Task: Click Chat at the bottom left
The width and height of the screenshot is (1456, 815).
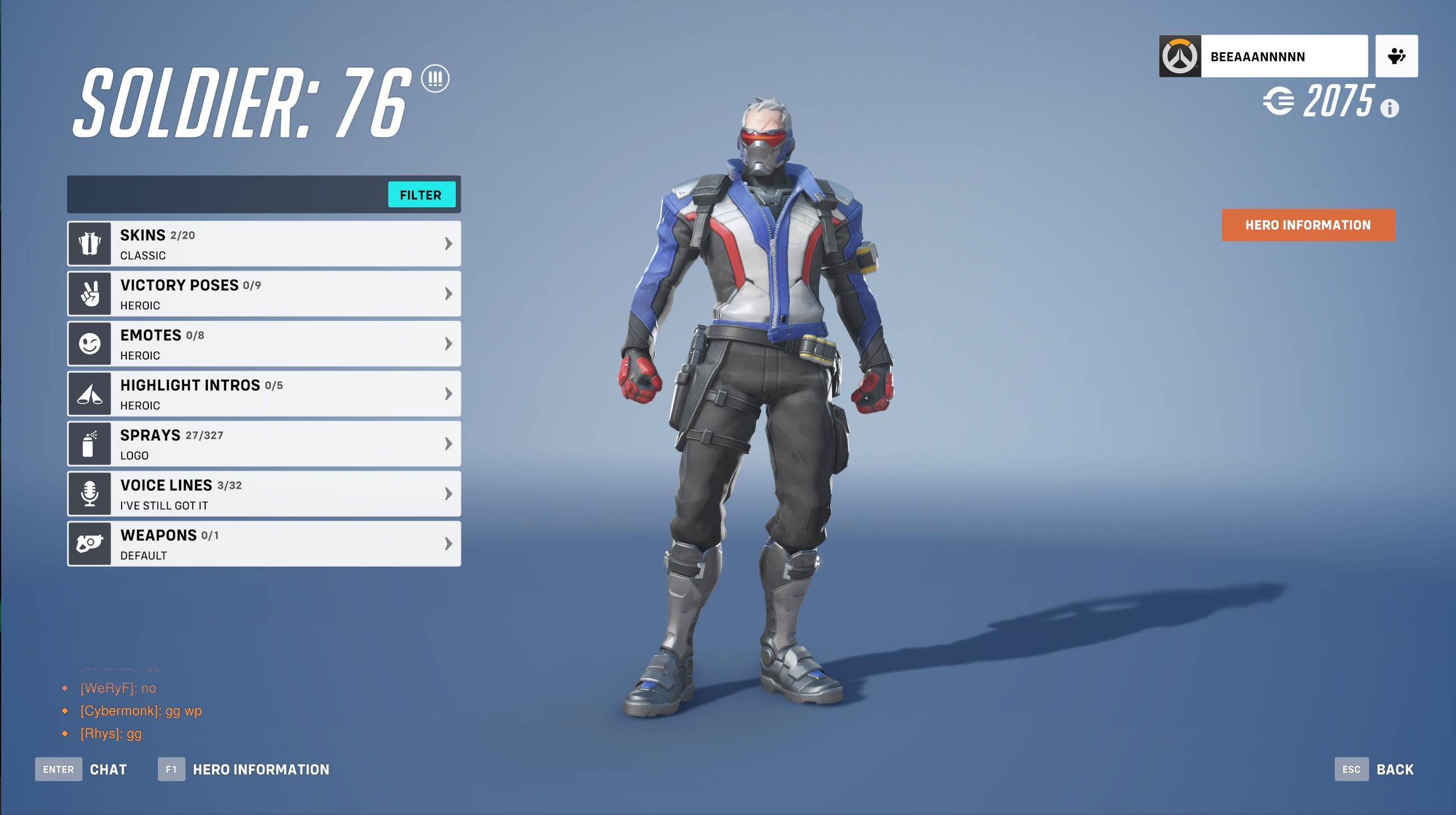Action: point(109,769)
